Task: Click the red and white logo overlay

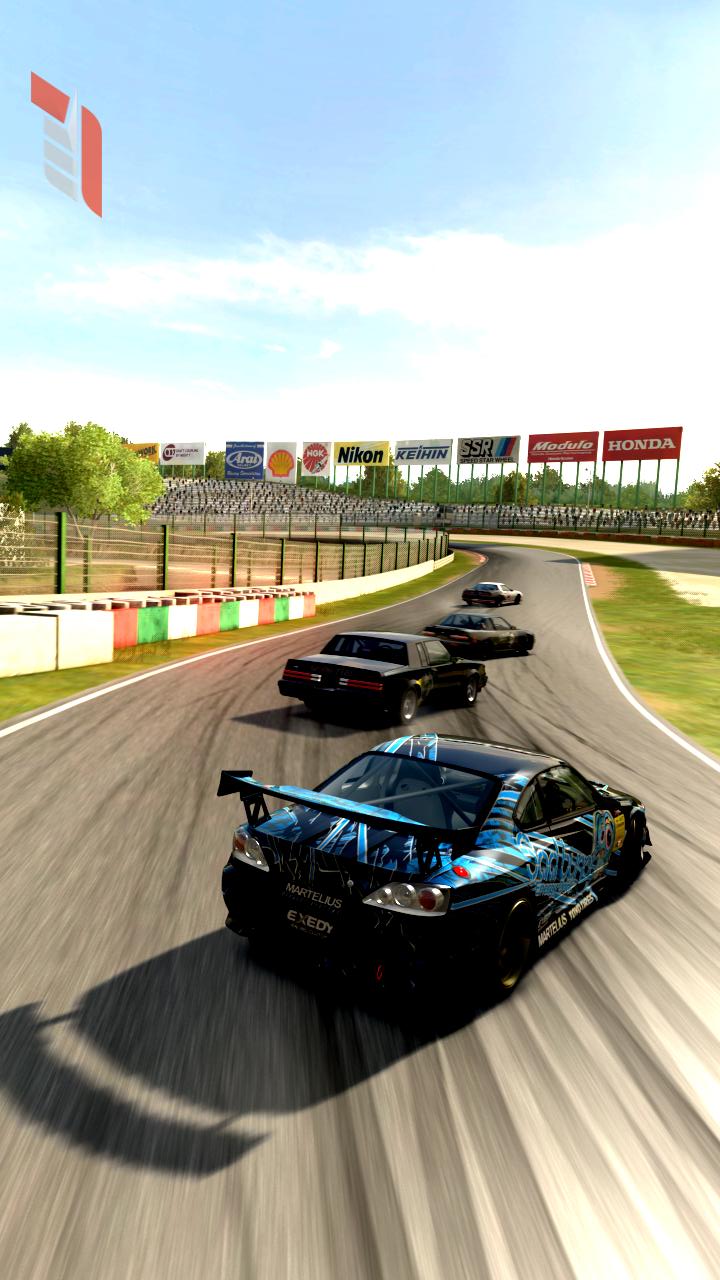Action: [x=67, y=143]
